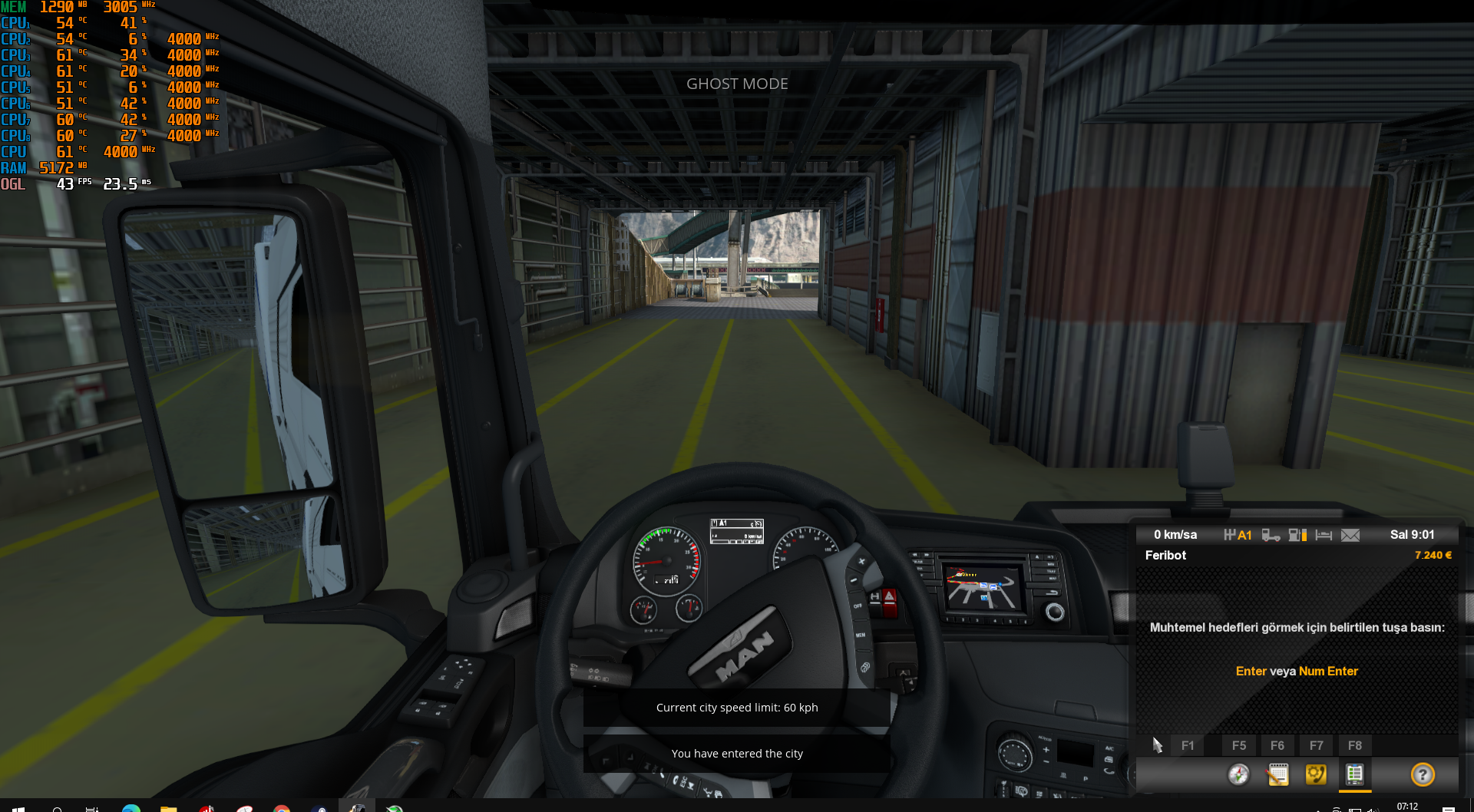Switch to the F5 advisor page

(x=1239, y=745)
